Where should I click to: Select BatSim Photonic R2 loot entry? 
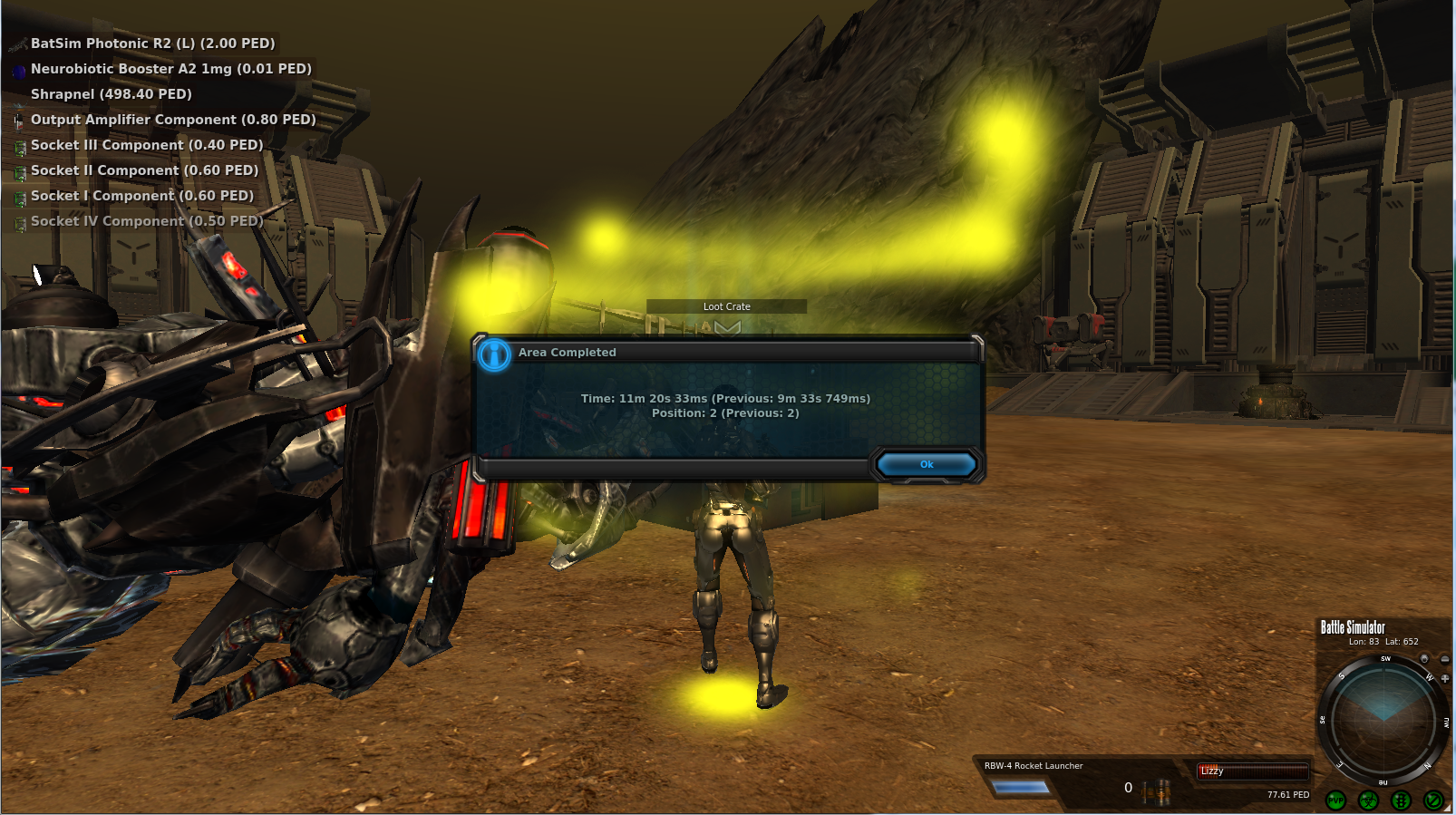[x=152, y=44]
